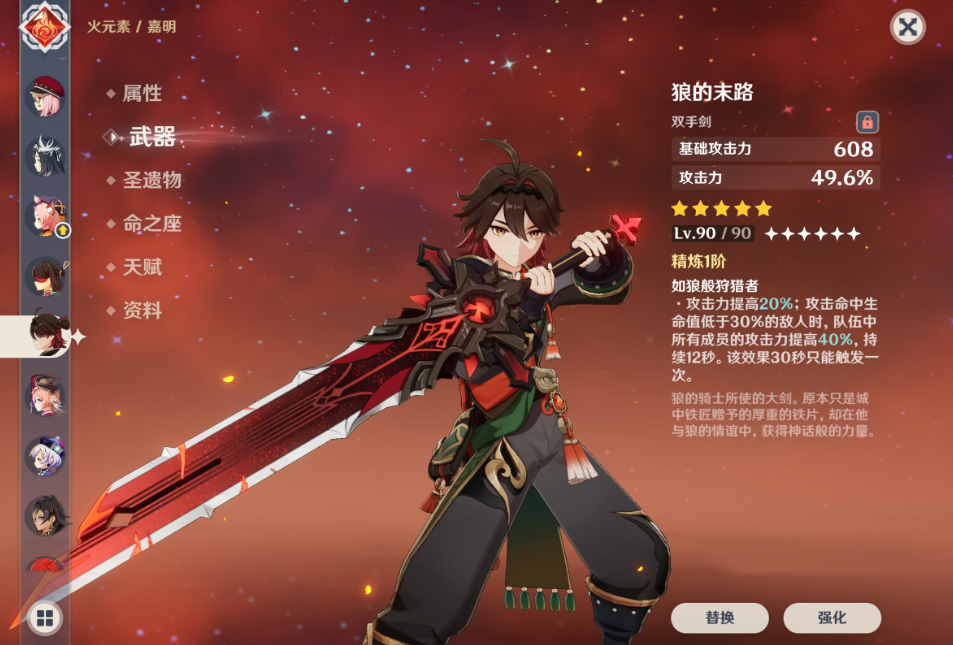This screenshot has height=645, width=953.
Task: Go to the 圣遗物 artifacts section
Action: [151, 181]
